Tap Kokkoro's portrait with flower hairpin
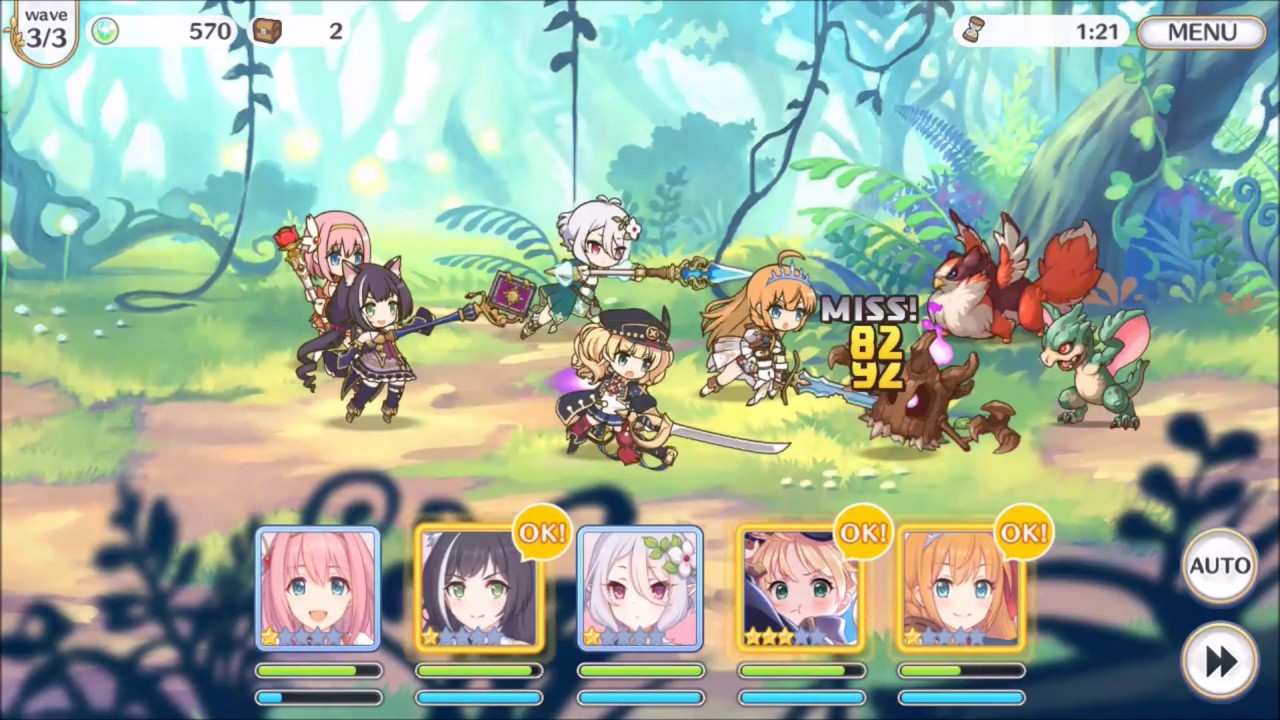 (640, 590)
